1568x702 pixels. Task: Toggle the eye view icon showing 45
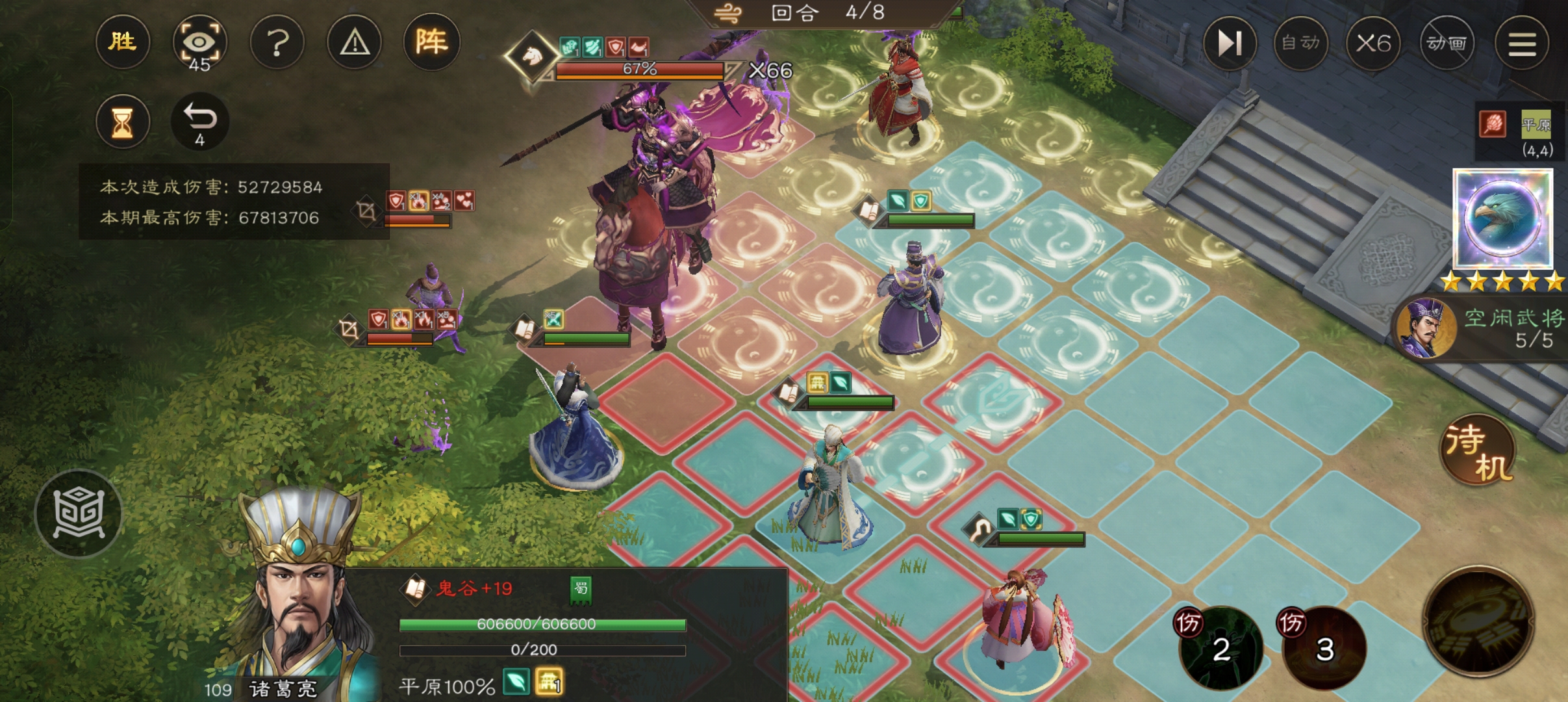(199, 44)
